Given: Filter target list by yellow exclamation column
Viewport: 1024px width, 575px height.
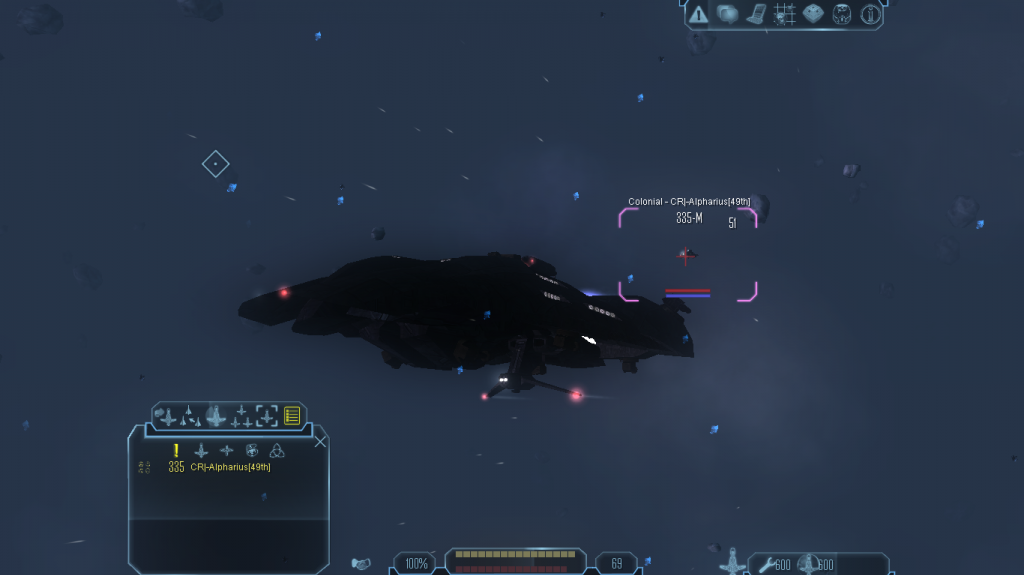Looking at the screenshot, I should pos(176,450).
